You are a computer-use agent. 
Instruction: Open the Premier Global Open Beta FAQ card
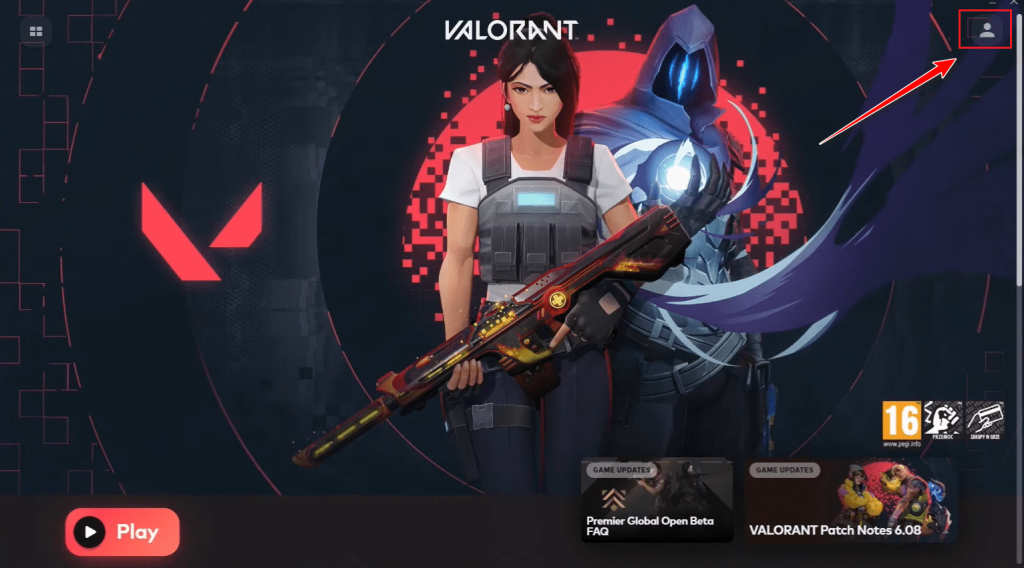[x=656, y=500]
